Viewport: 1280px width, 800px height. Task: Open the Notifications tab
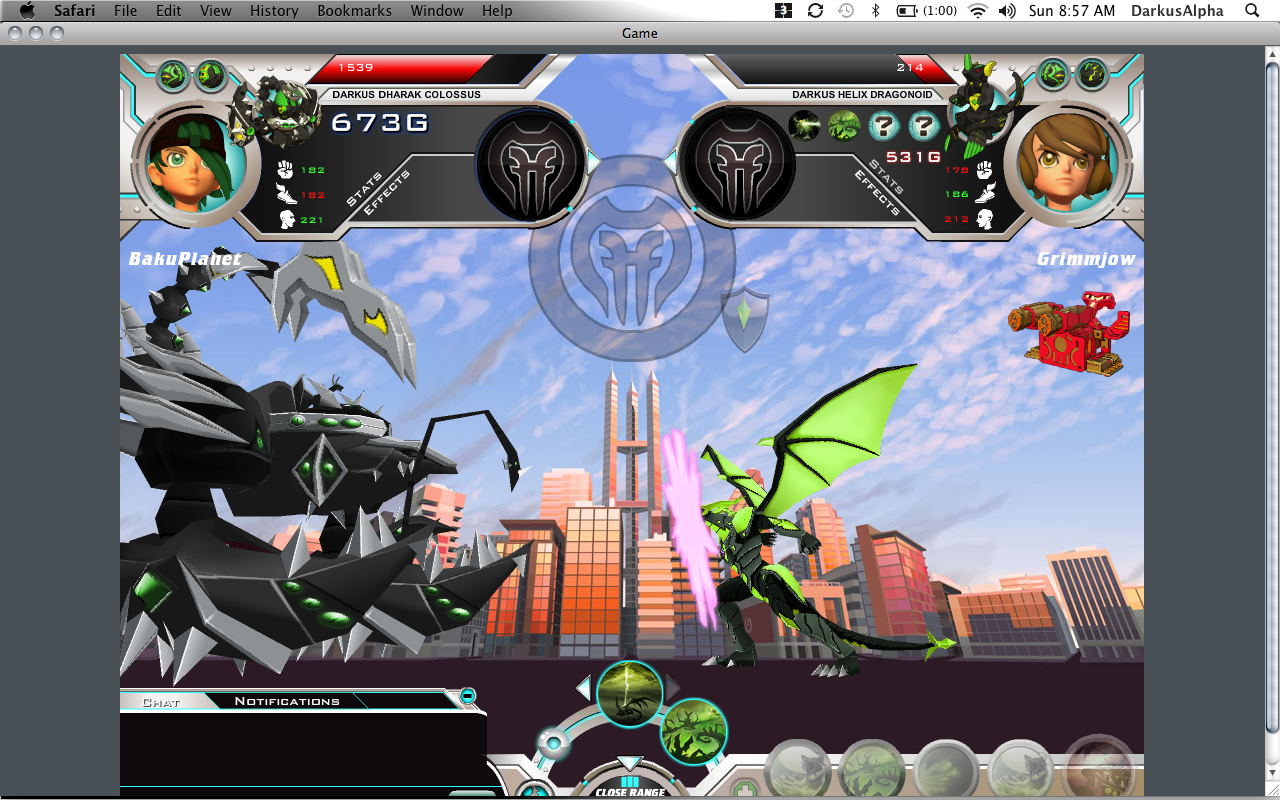[287, 702]
